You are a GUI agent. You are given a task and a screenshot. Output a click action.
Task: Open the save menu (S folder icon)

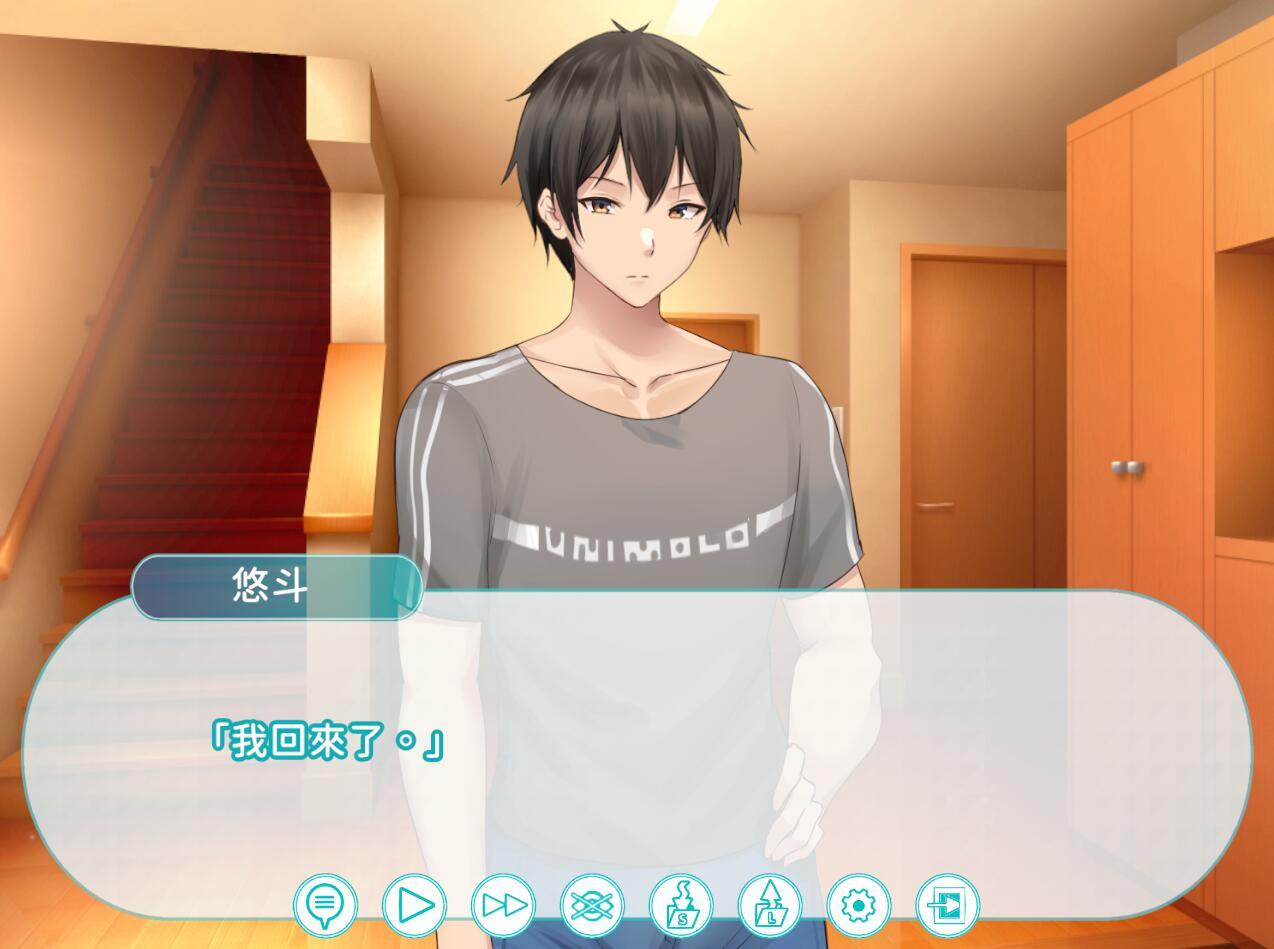[681, 906]
